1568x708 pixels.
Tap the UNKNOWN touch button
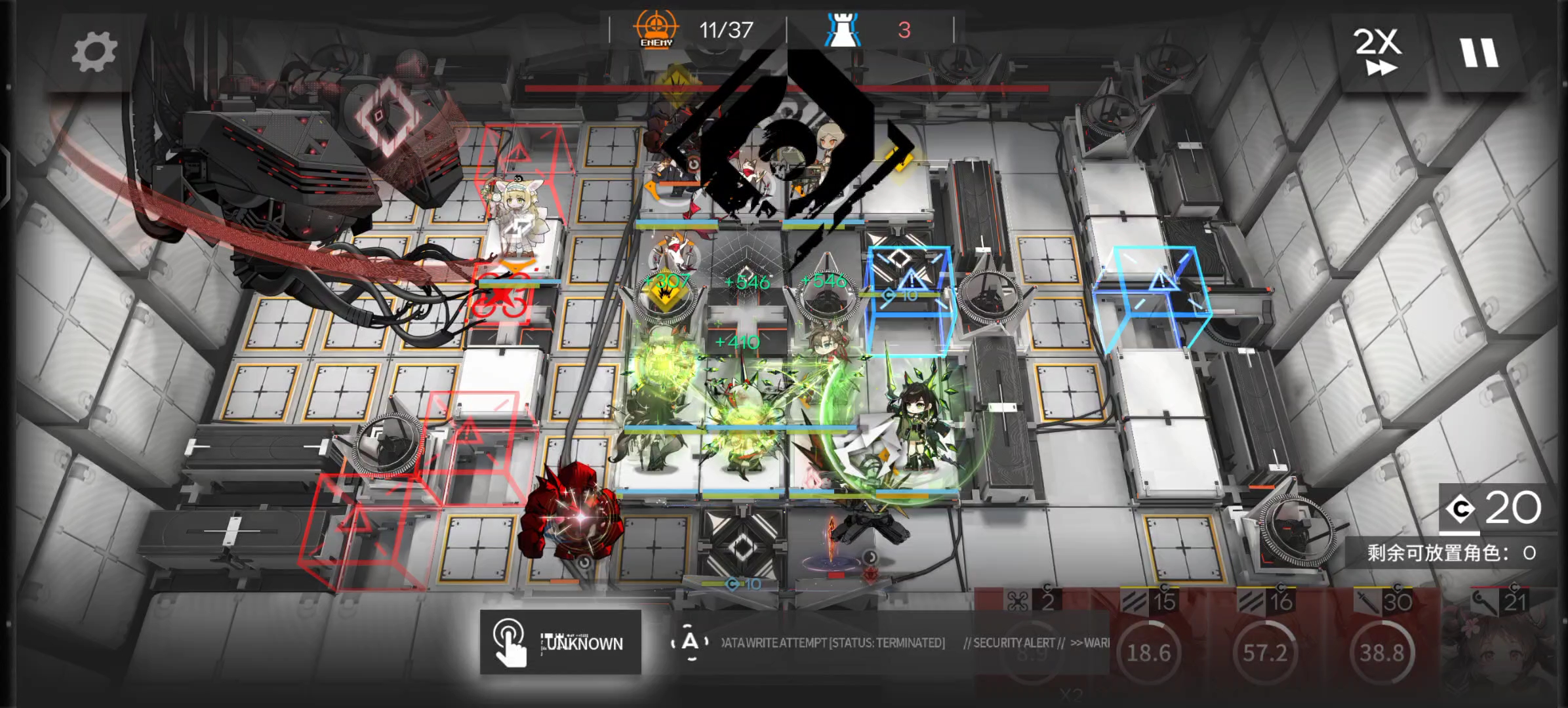(x=561, y=642)
